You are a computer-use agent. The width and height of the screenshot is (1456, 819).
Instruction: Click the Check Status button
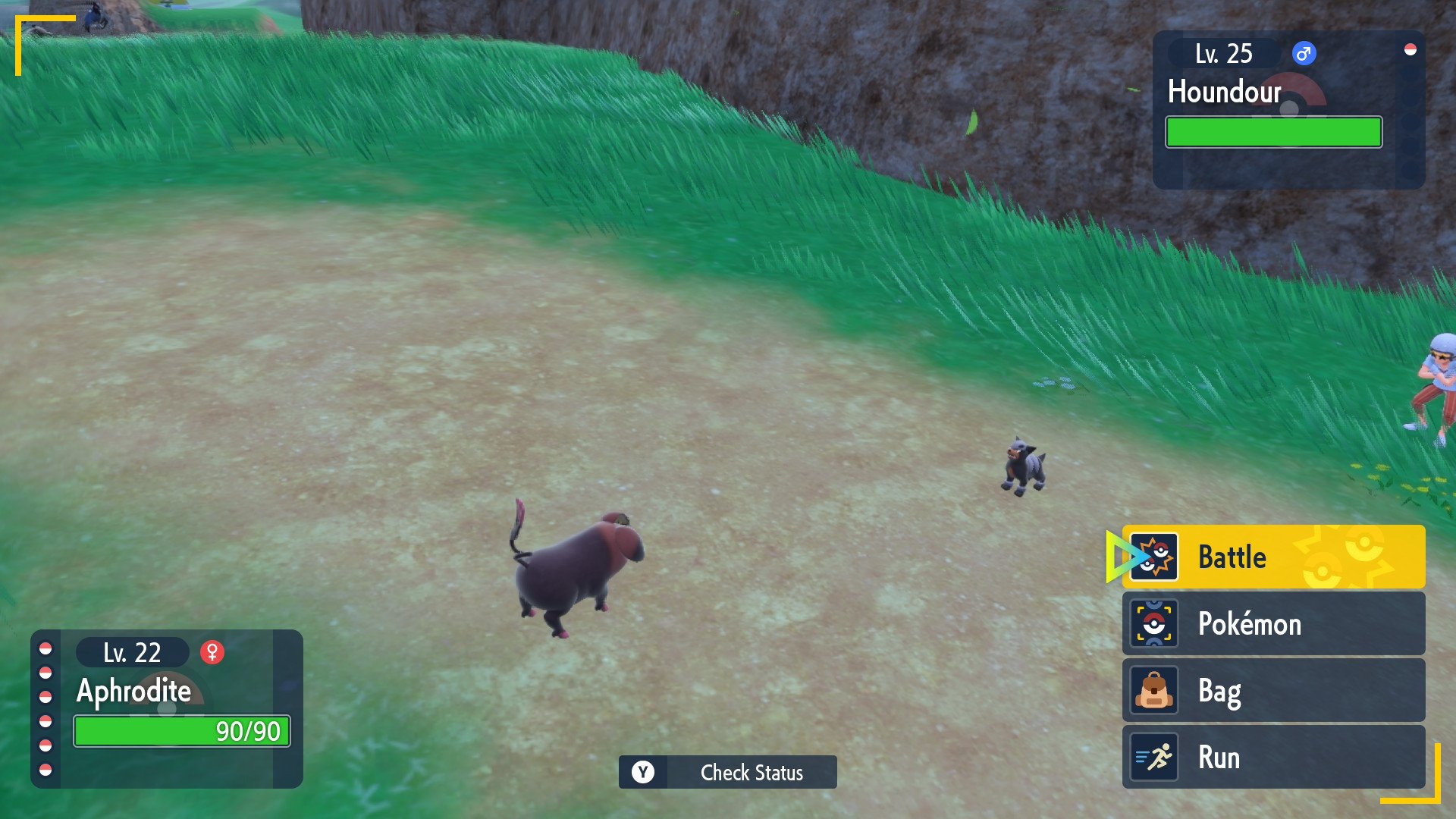point(727,772)
